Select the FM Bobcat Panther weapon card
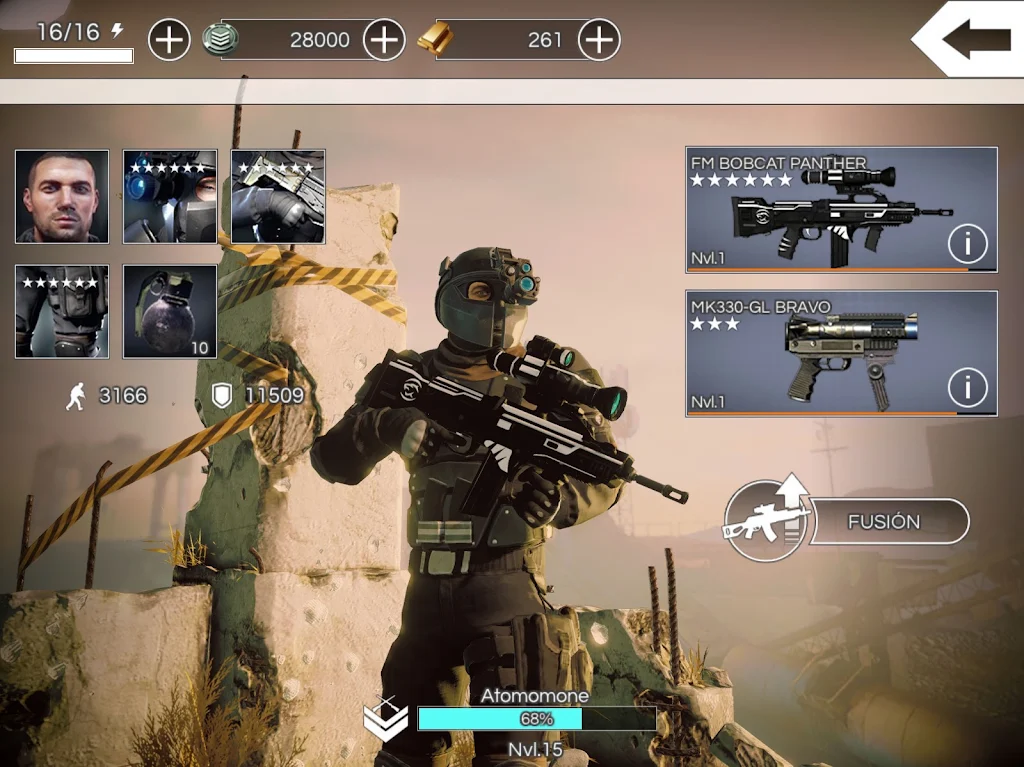The image size is (1024, 767). [820, 210]
